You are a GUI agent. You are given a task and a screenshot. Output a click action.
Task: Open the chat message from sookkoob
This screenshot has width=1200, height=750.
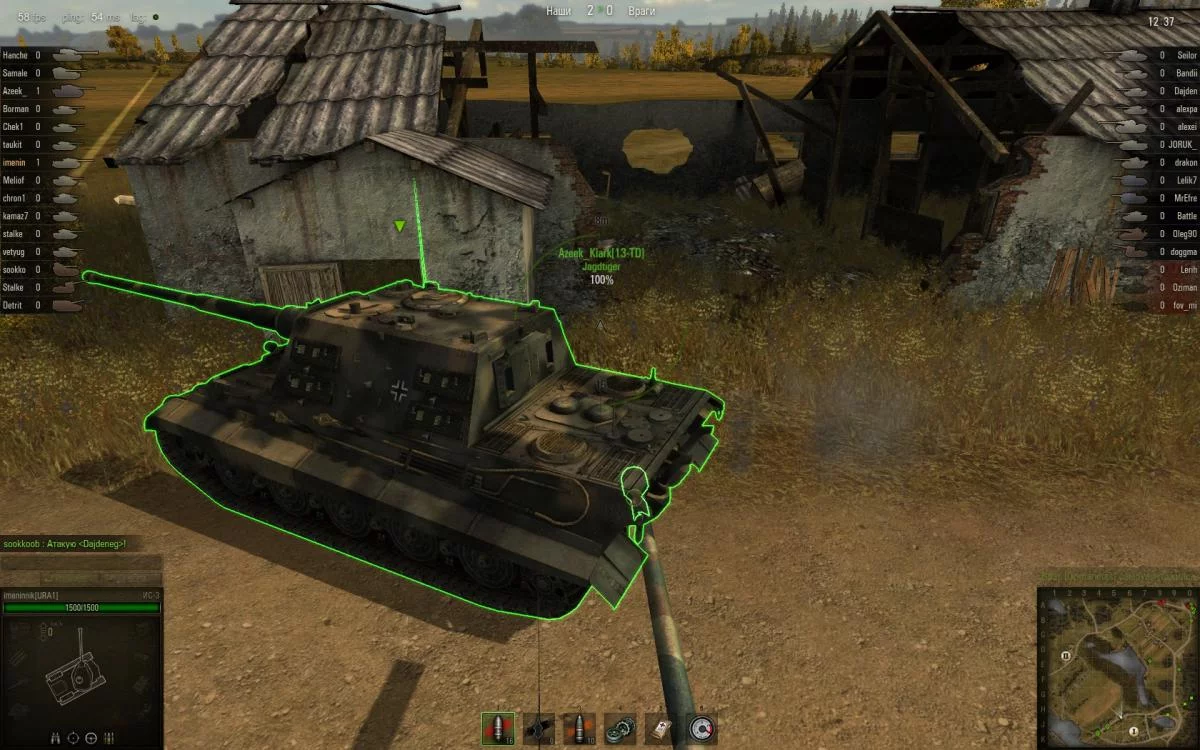point(64,543)
